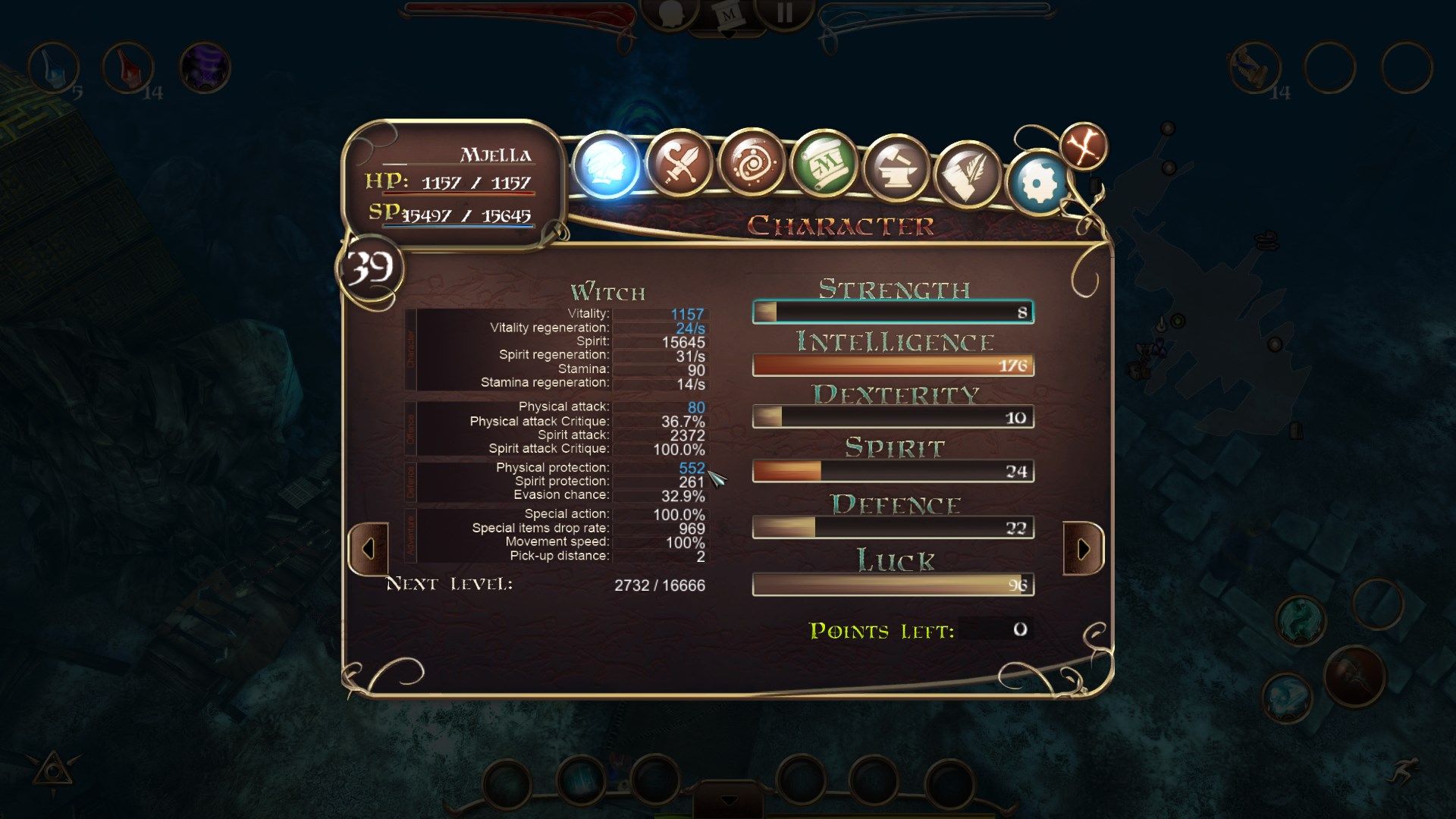Viewport: 1456px width, 819px height.
Task: Select the Strength attribute bar
Action: point(893,312)
